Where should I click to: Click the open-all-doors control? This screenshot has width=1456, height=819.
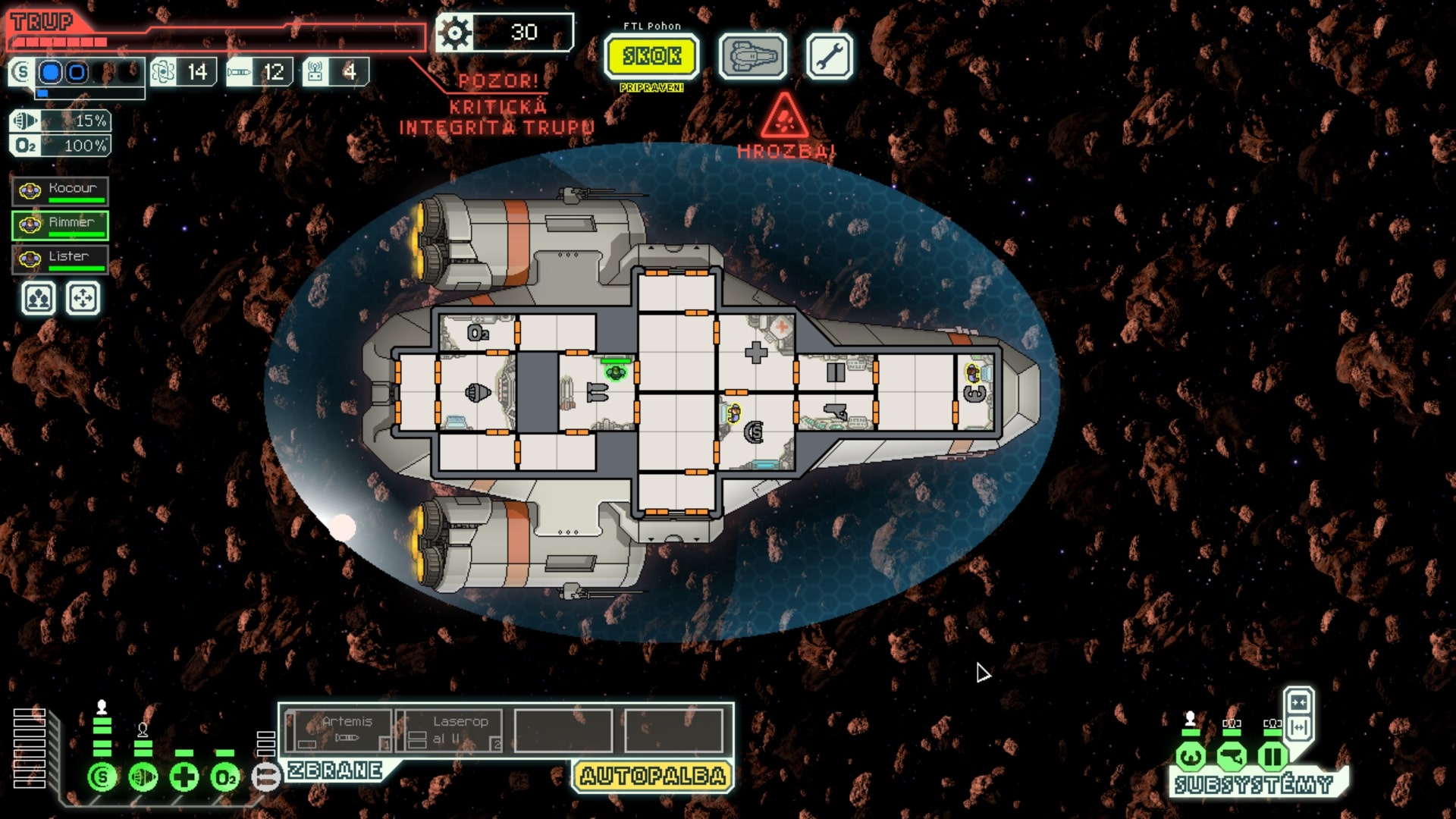tap(1298, 726)
